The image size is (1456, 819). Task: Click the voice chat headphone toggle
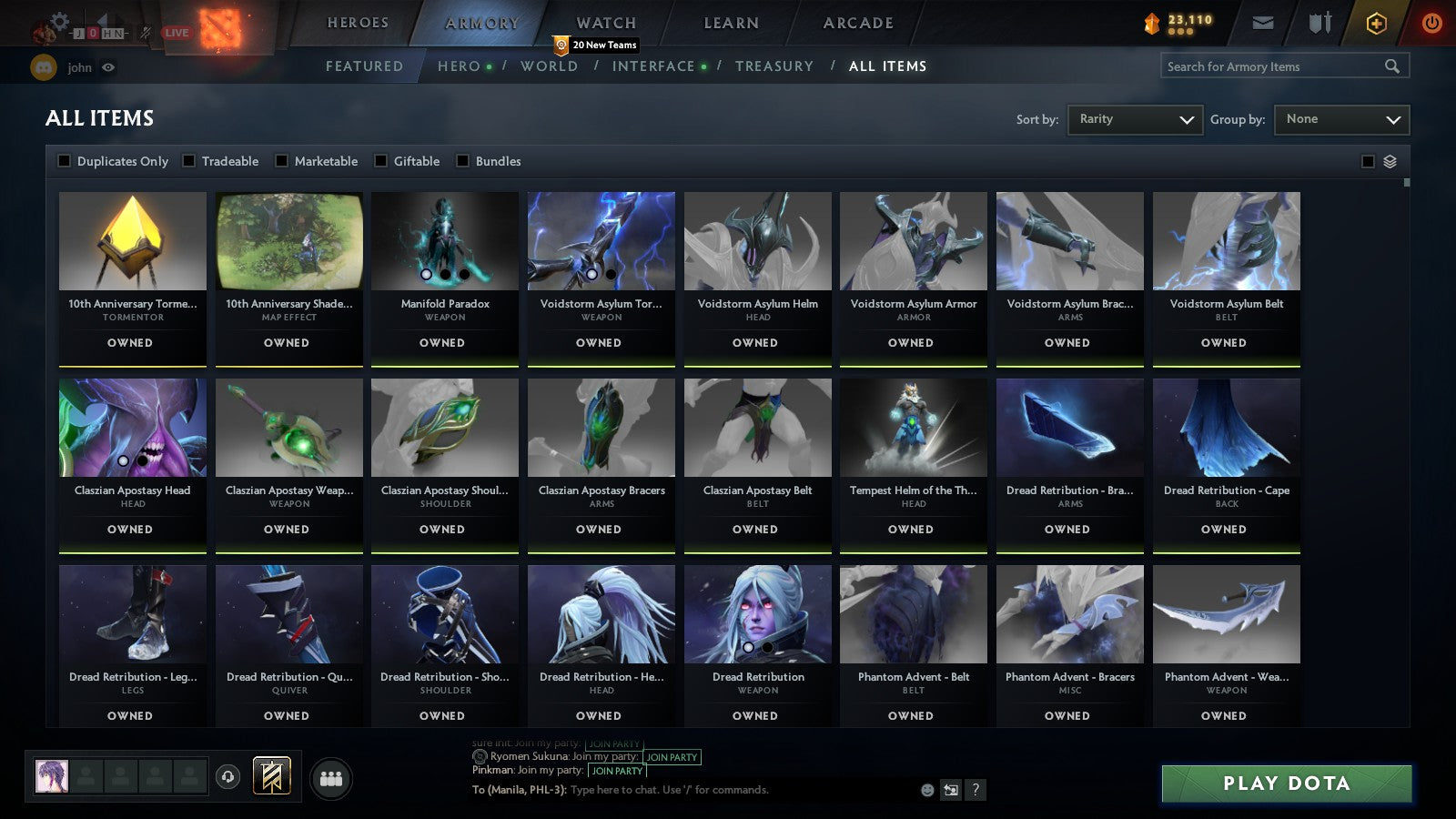click(227, 776)
